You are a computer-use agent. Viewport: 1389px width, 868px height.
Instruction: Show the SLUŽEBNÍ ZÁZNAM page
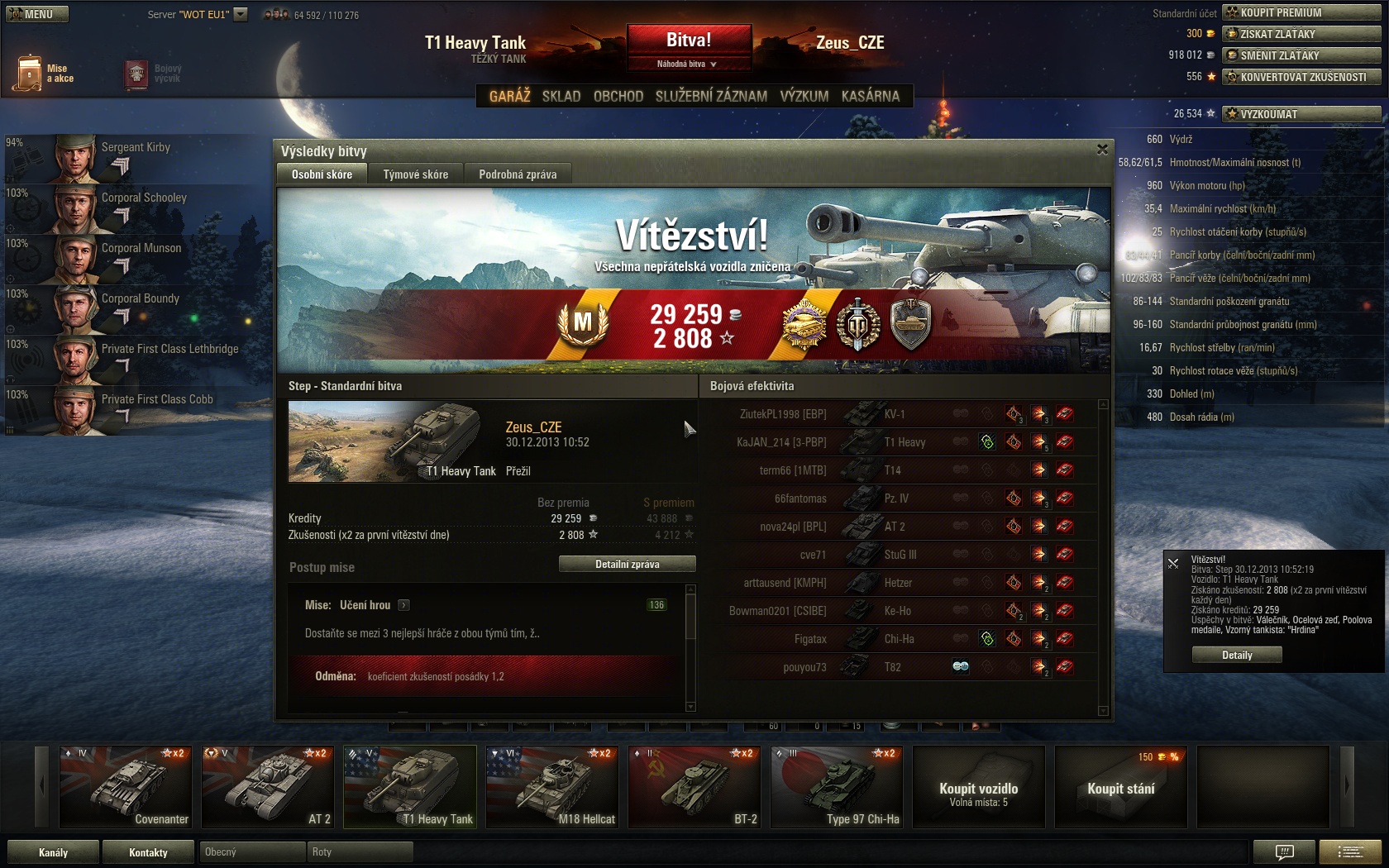(x=711, y=96)
